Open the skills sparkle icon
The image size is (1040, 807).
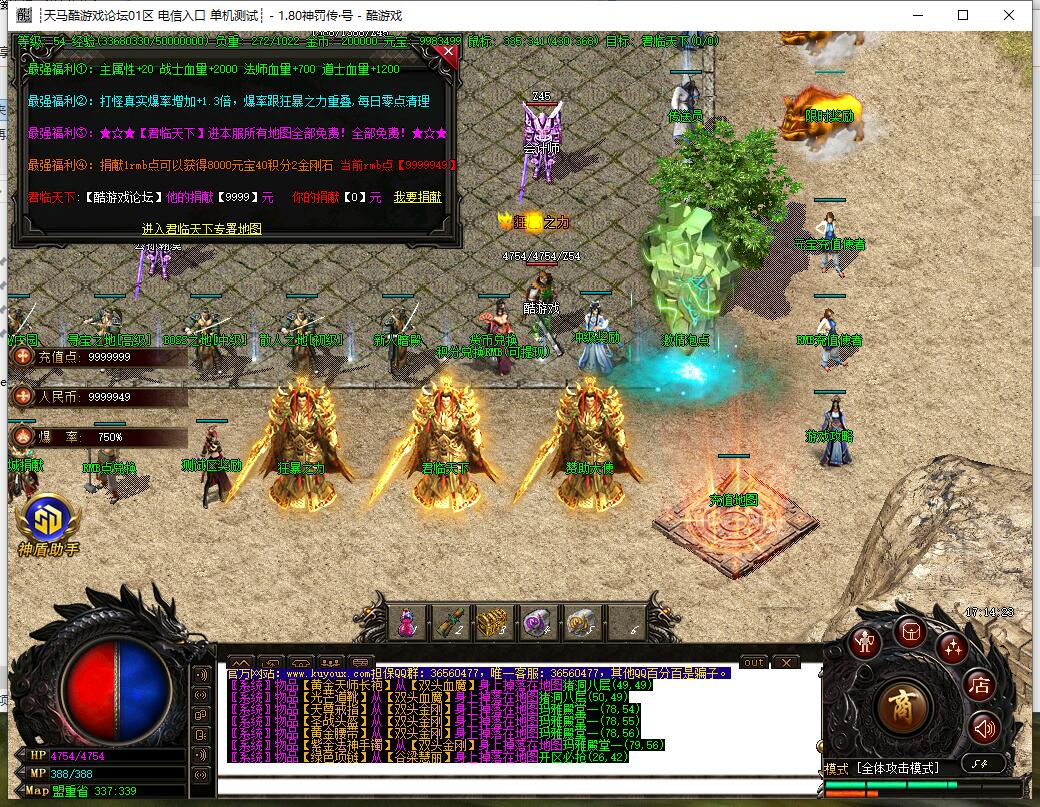point(953,646)
